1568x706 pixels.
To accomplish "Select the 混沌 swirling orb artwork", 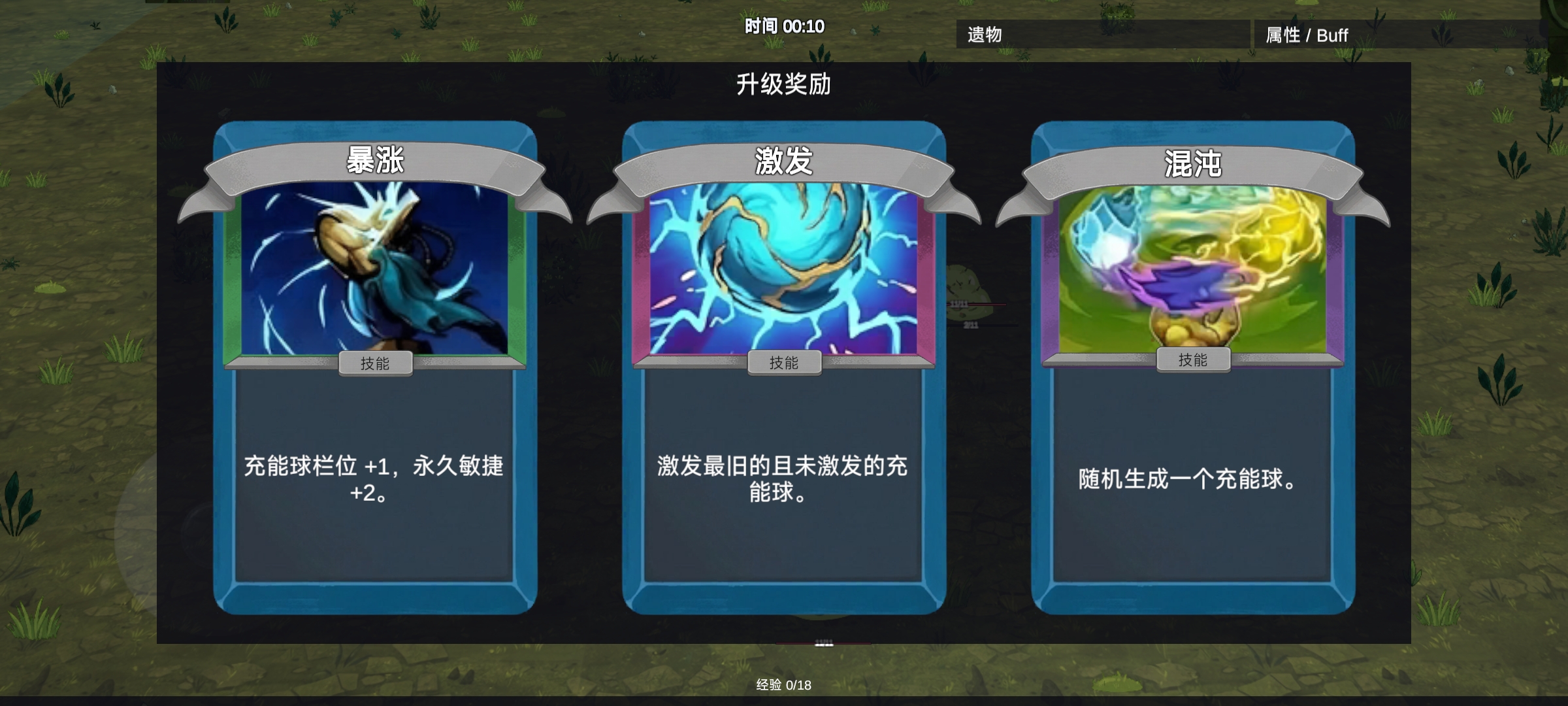I will pyautogui.click(x=1192, y=275).
